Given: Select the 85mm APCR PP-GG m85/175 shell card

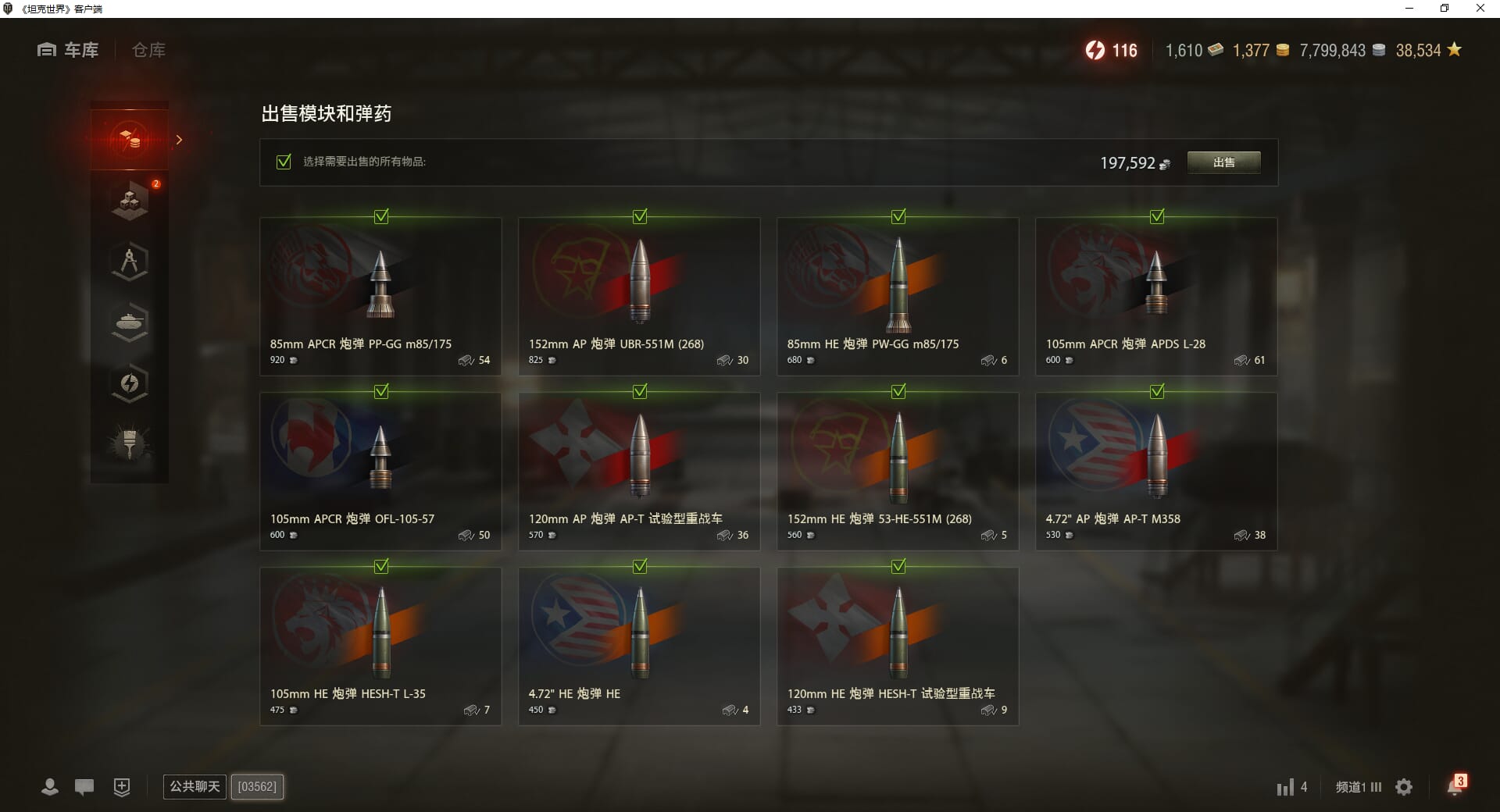Looking at the screenshot, I should pos(380,297).
